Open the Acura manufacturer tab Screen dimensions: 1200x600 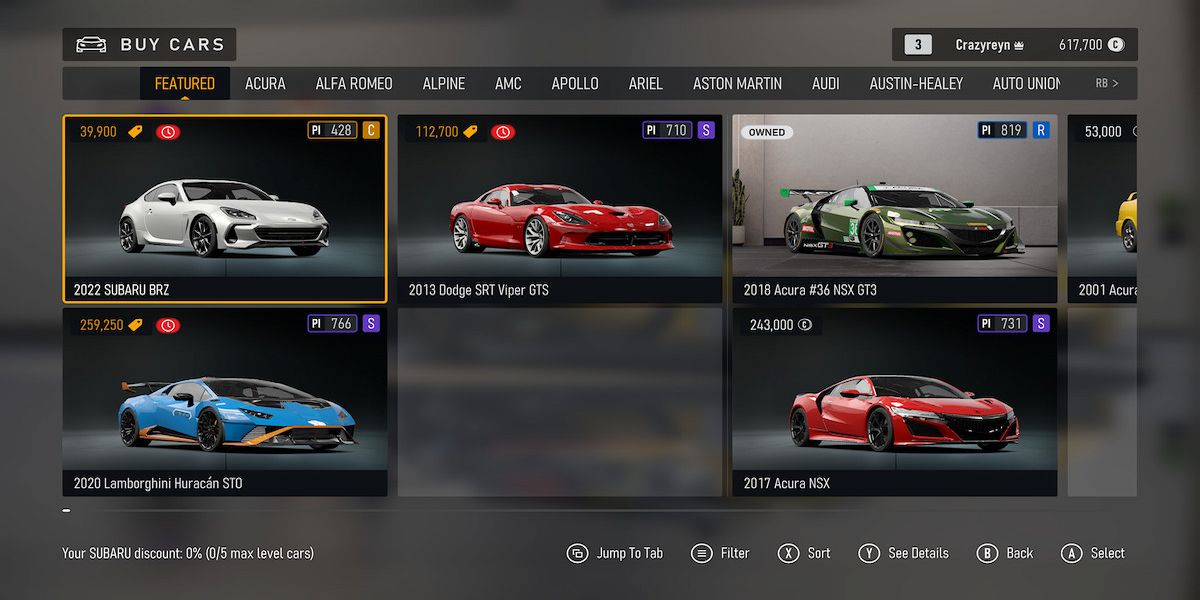coord(265,84)
